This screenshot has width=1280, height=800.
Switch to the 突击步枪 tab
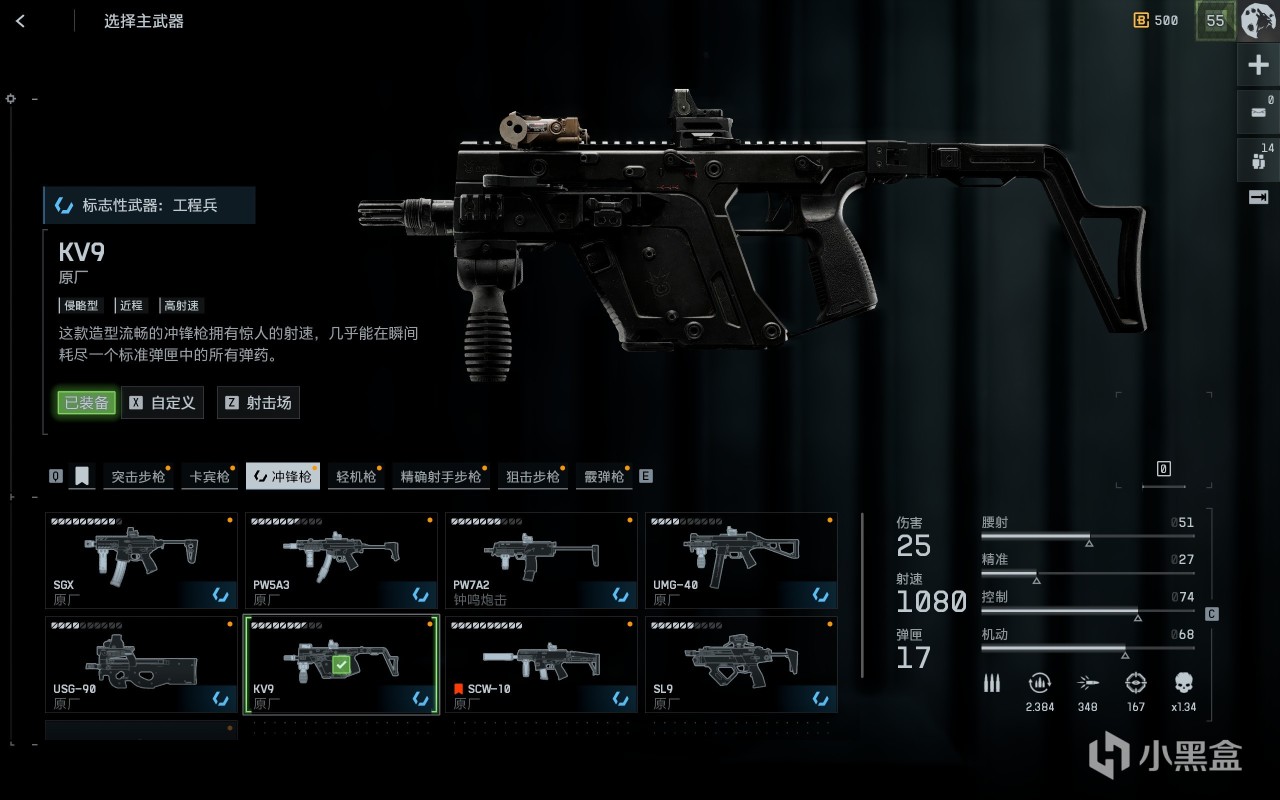[x=138, y=477]
